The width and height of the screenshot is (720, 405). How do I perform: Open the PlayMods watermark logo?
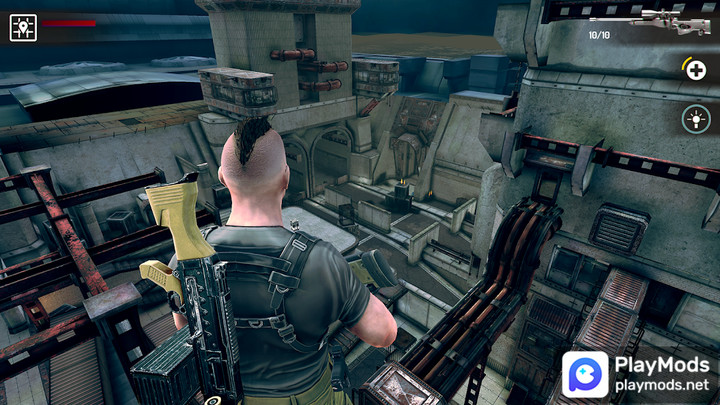587,375
